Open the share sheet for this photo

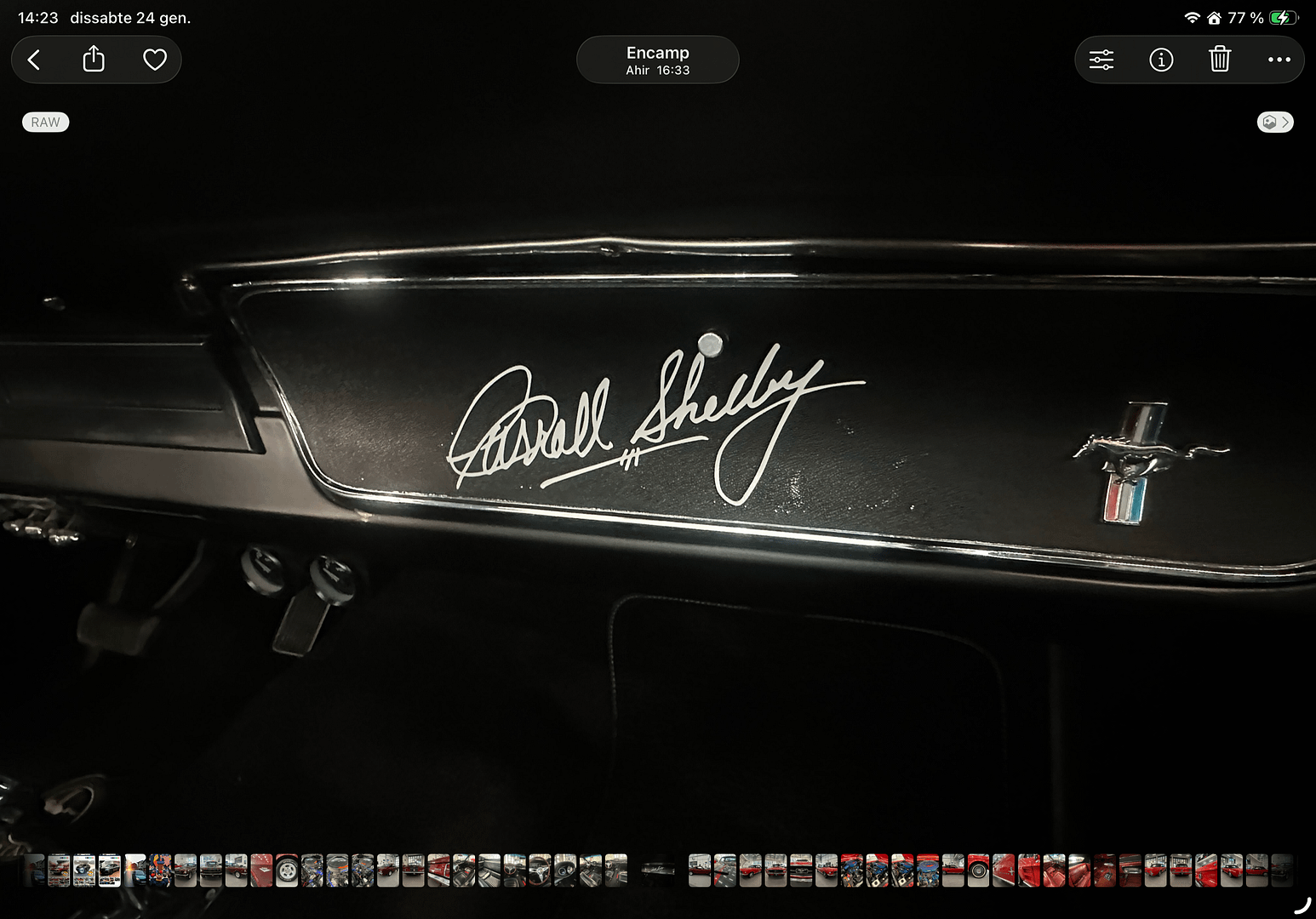pyautogui.click(x=94, y=60)
